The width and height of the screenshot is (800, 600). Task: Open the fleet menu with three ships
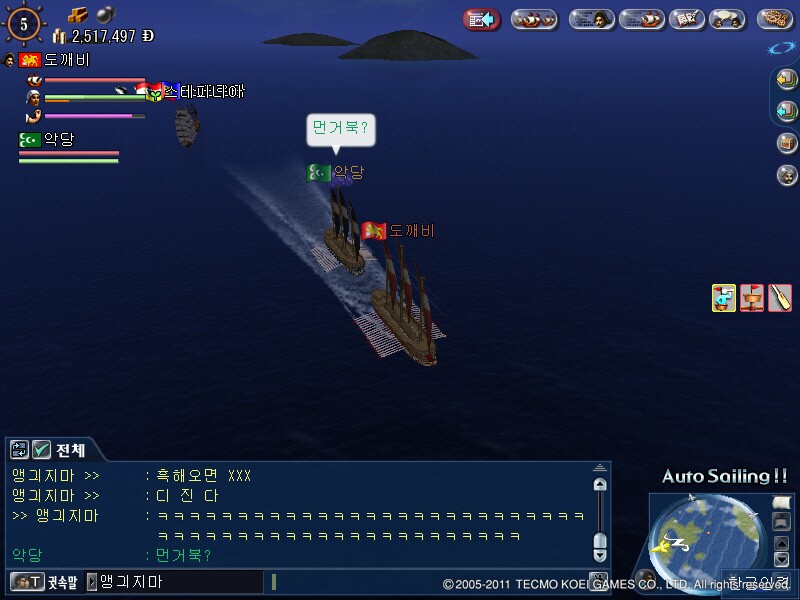(x=534, y=19)
